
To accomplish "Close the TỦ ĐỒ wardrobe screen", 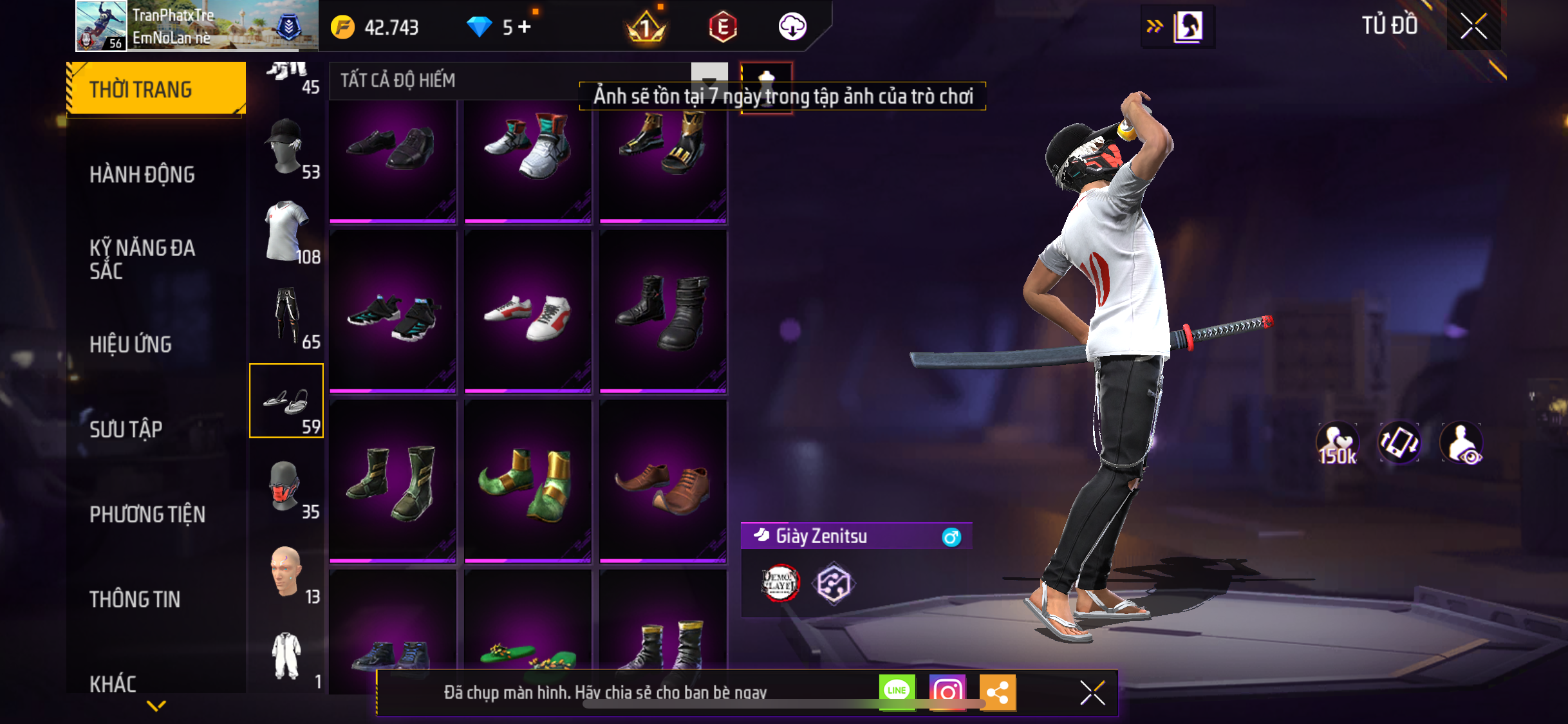I will [x=1473, y=26].
